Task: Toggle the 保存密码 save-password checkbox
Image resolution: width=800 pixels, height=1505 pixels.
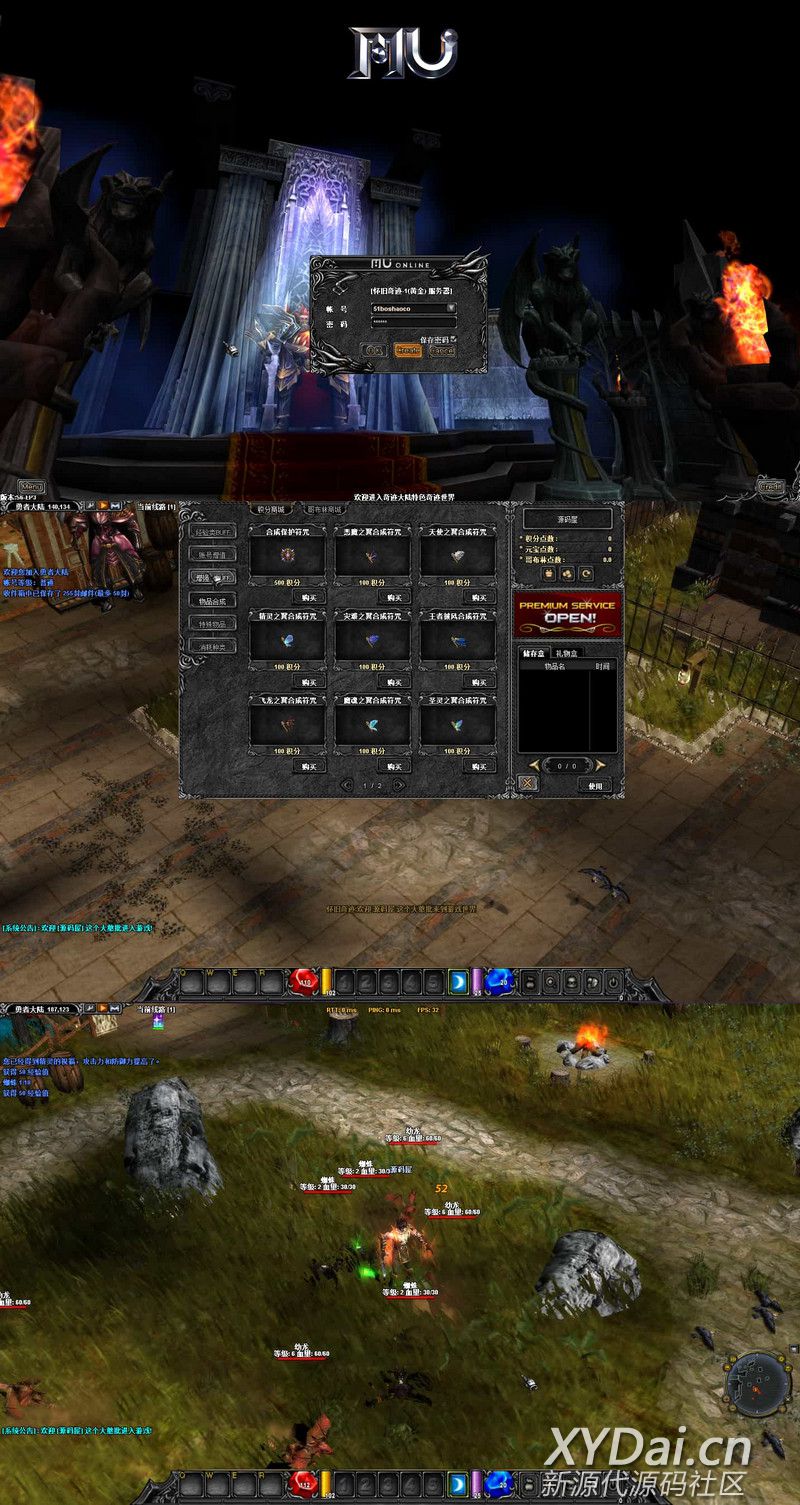Action: (x=453, y=339)
